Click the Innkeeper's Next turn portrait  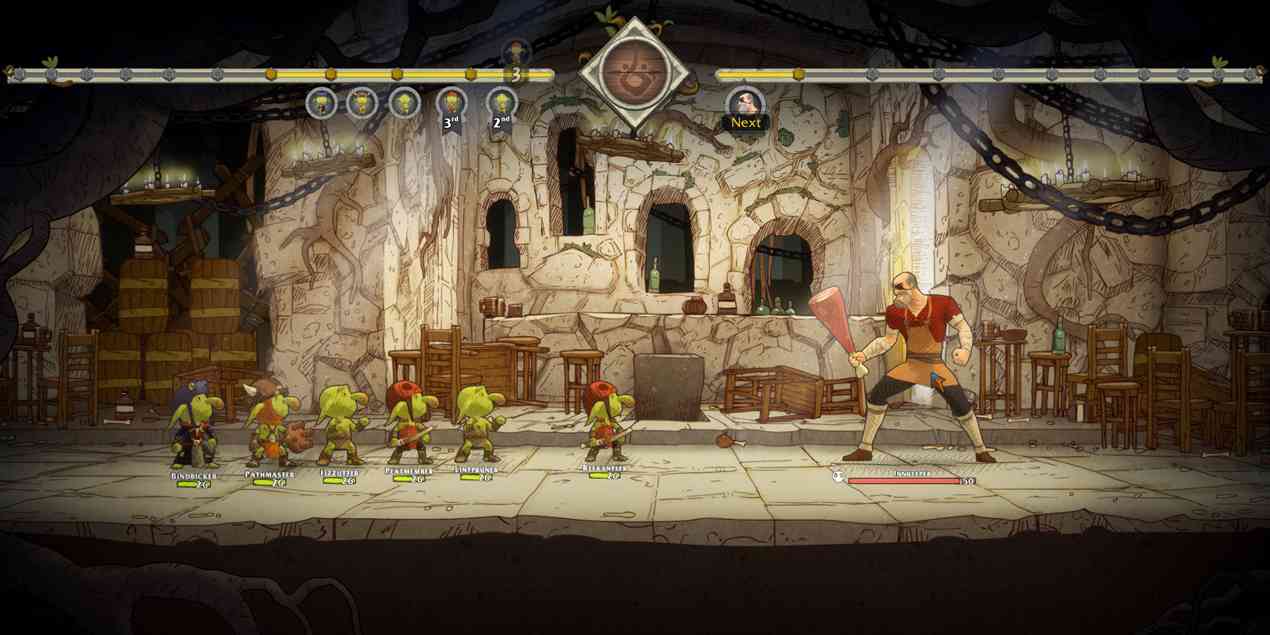point(745,103)
